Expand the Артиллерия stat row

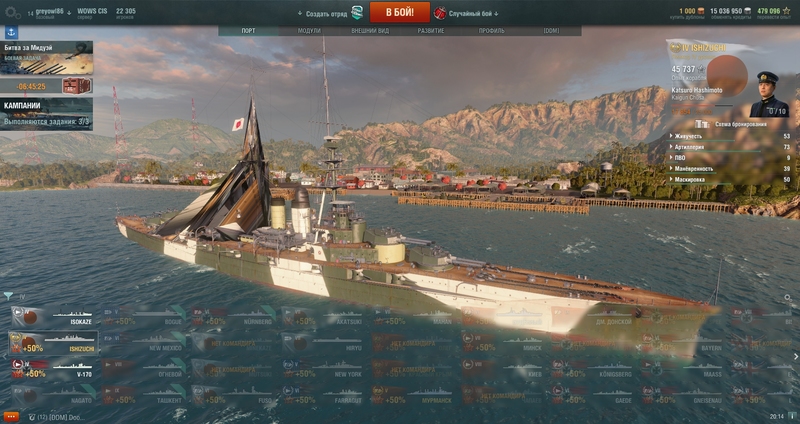tap(730, 147)
